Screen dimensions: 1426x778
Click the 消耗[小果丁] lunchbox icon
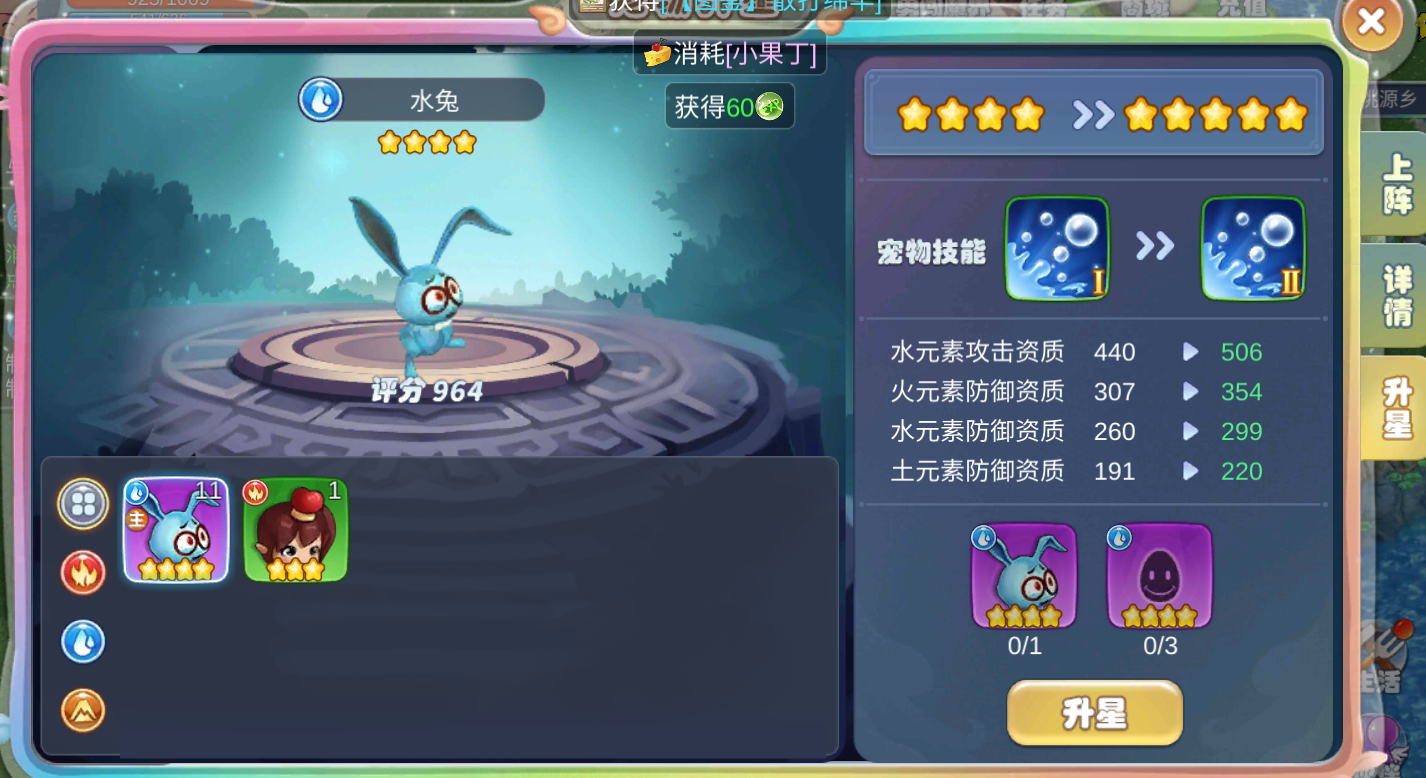click(655, 54)
